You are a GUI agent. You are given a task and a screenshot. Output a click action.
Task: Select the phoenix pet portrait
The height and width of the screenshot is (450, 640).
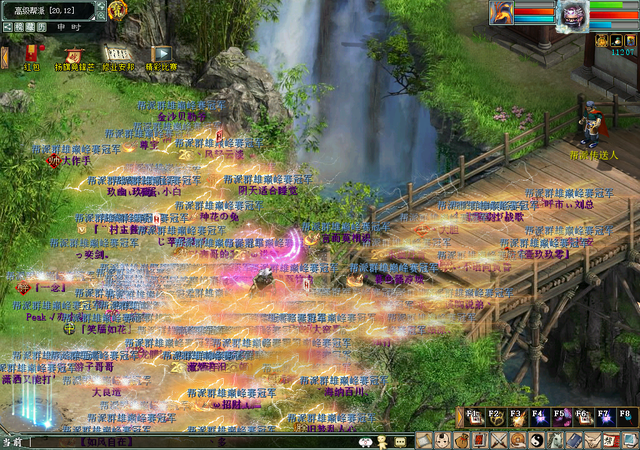(502, 13)
